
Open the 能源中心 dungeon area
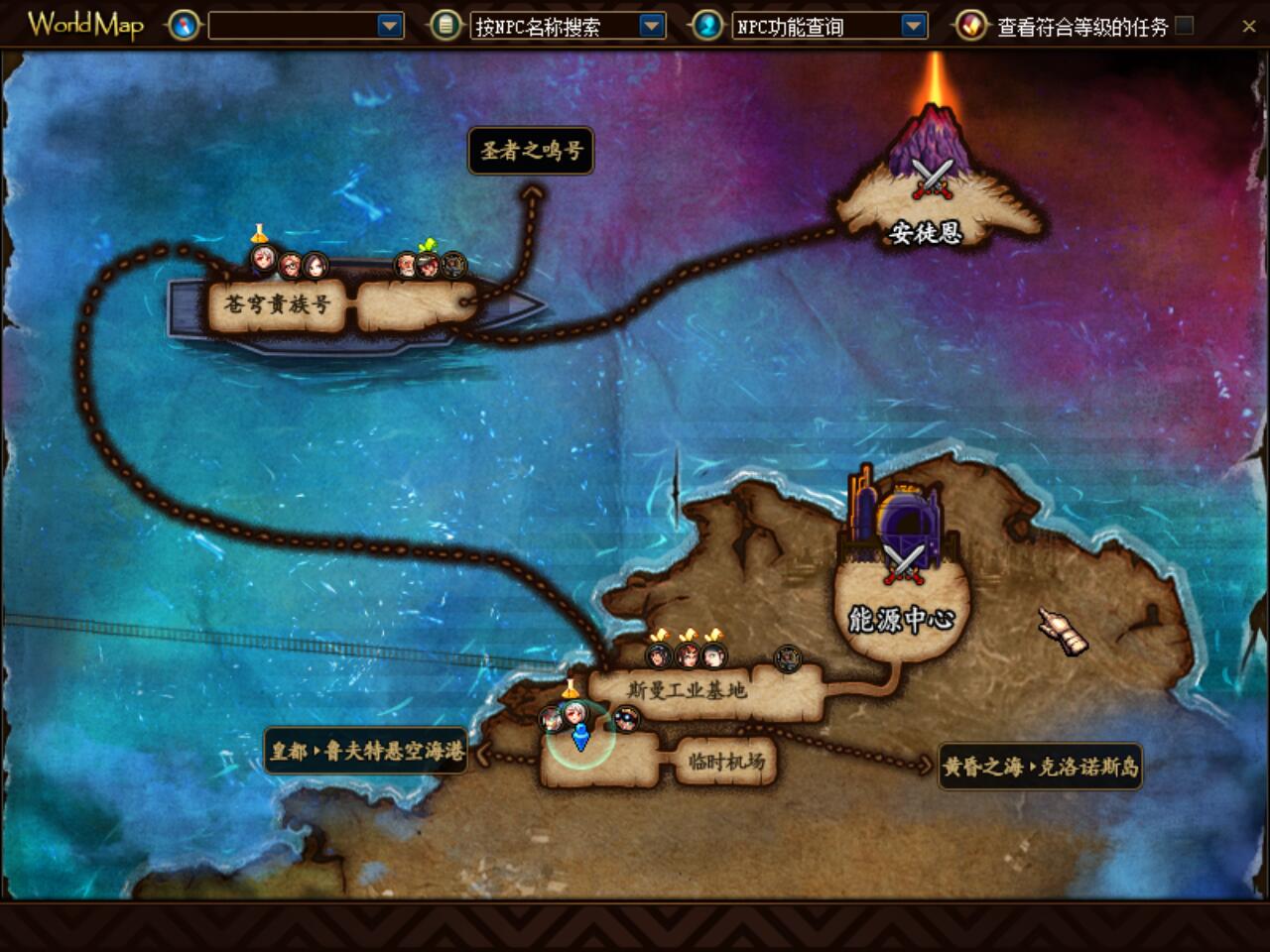pyautogui.click(x=901, y=619)
